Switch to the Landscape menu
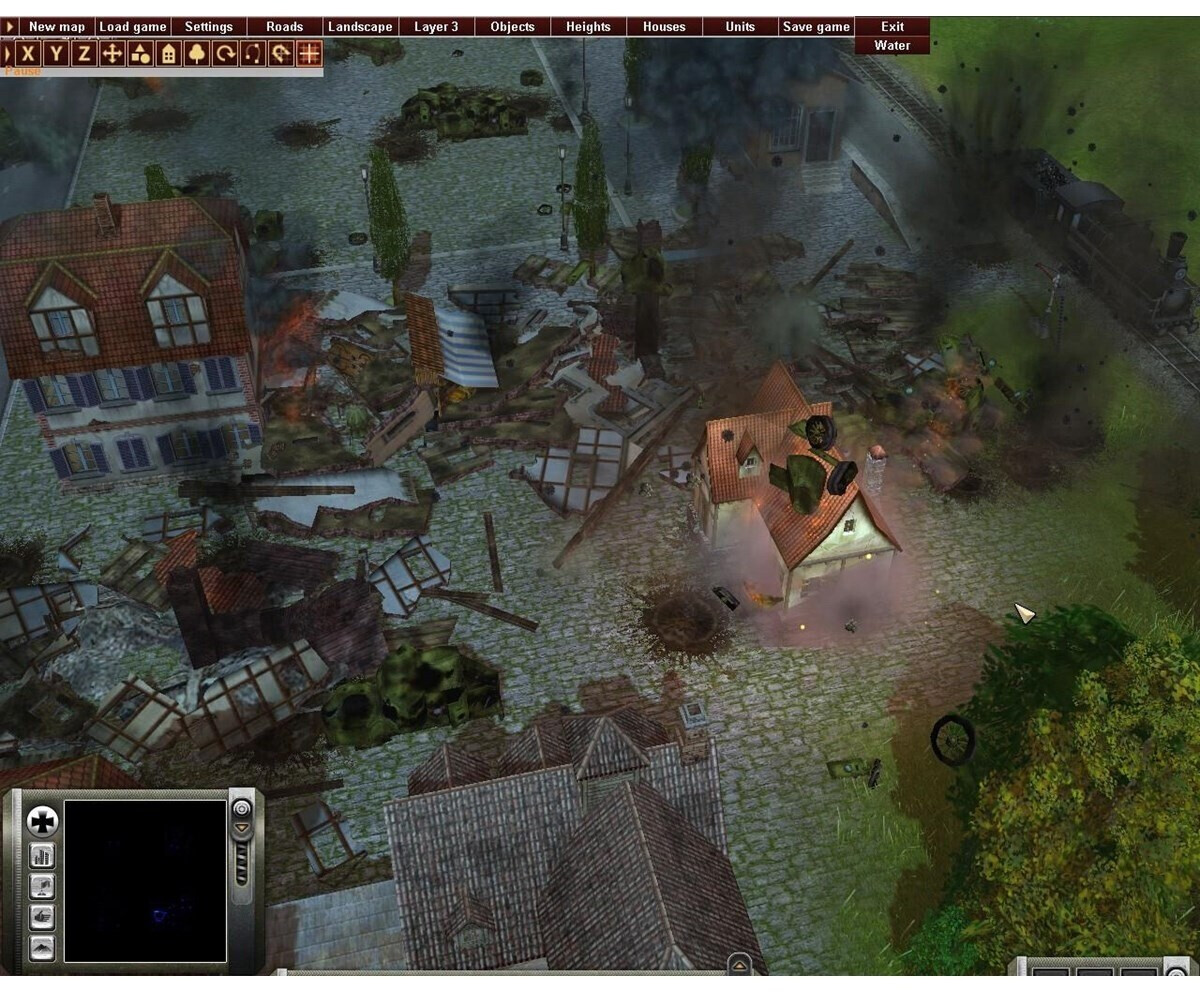This screenshot has width=1200, height=992. (x=360, y=27)
